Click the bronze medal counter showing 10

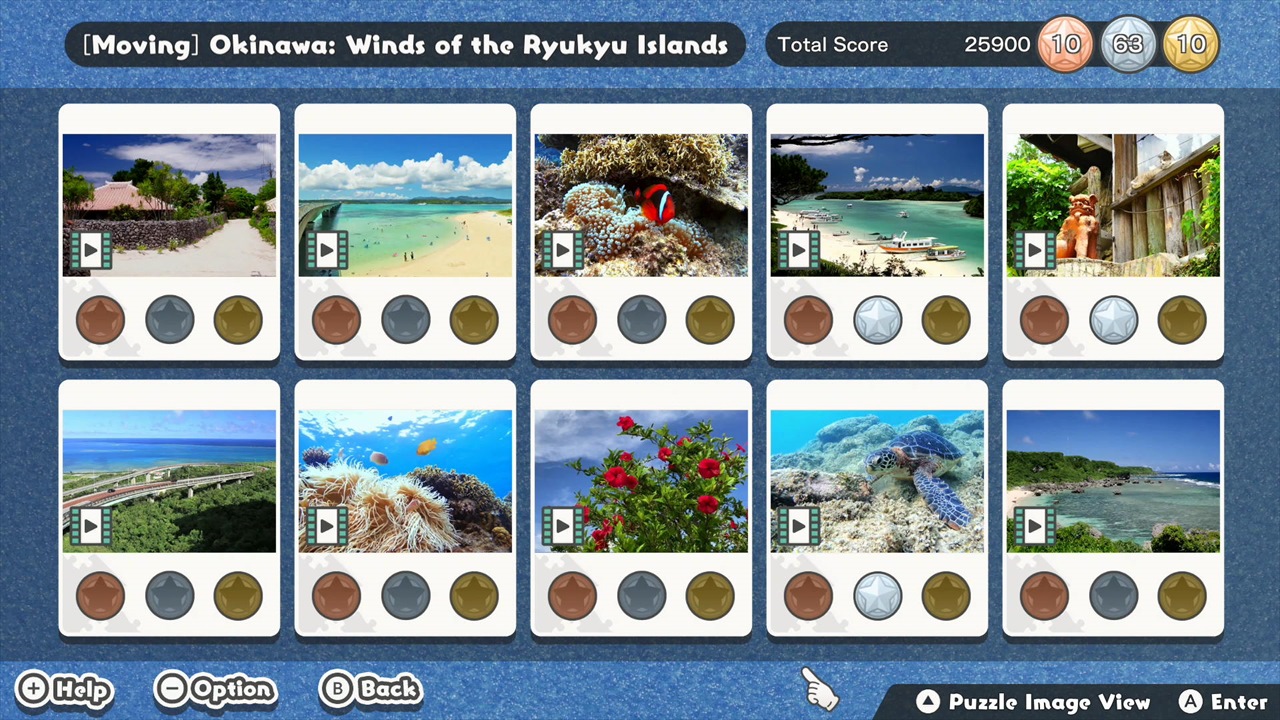(1065, 44)
